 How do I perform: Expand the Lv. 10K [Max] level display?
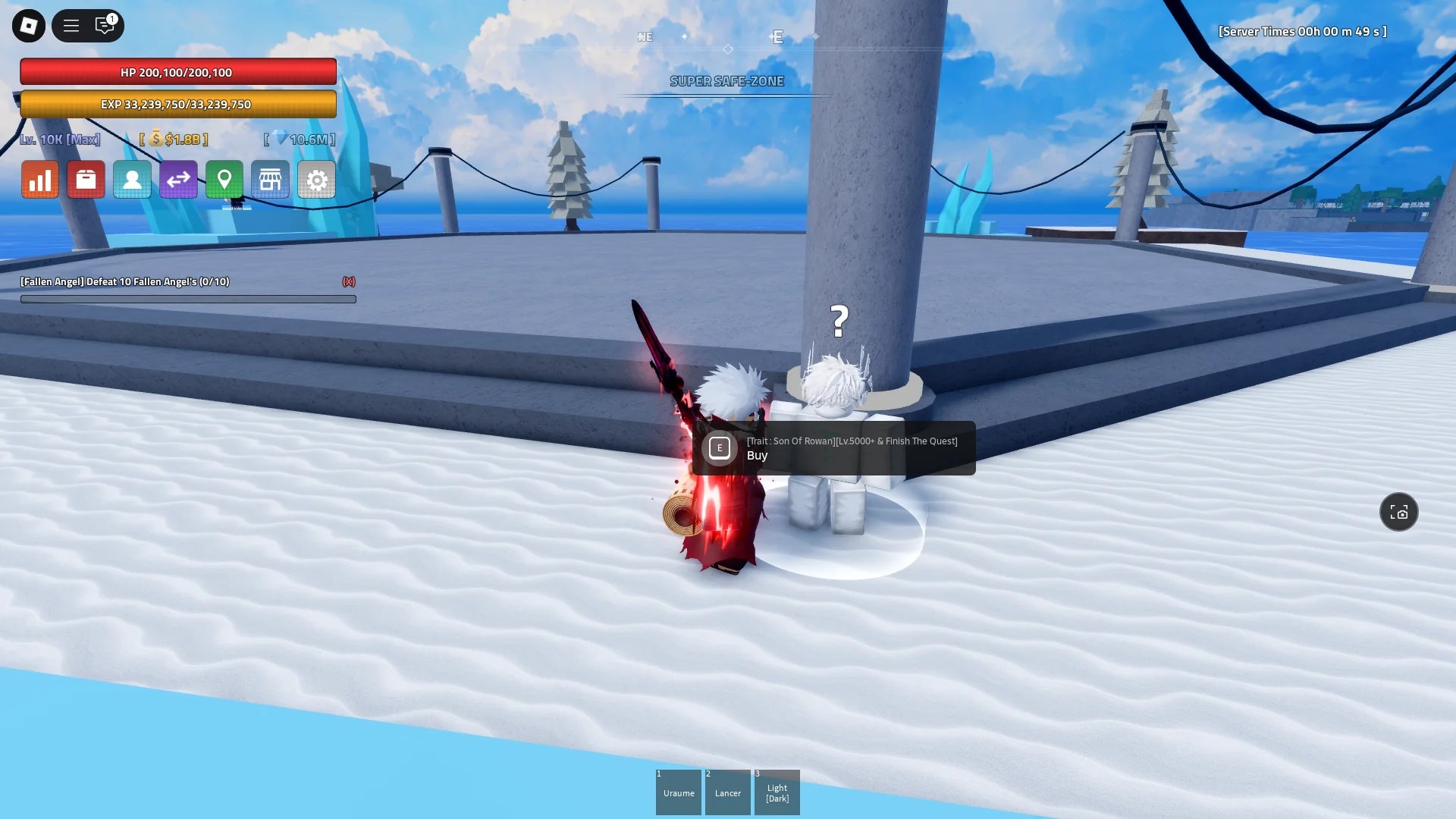[60, 140]
